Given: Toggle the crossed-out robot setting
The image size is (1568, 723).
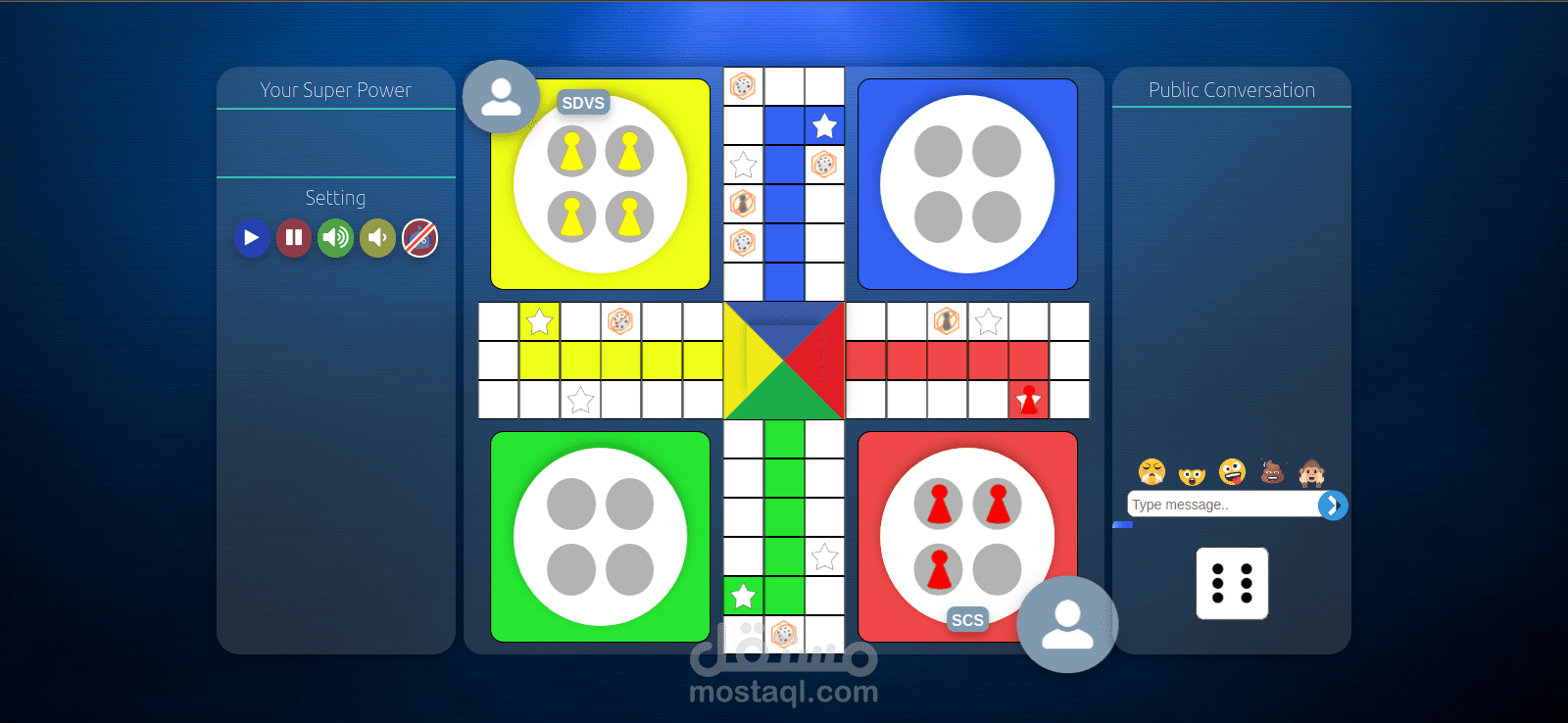Looking at the screenshot, I should [419, 238].
